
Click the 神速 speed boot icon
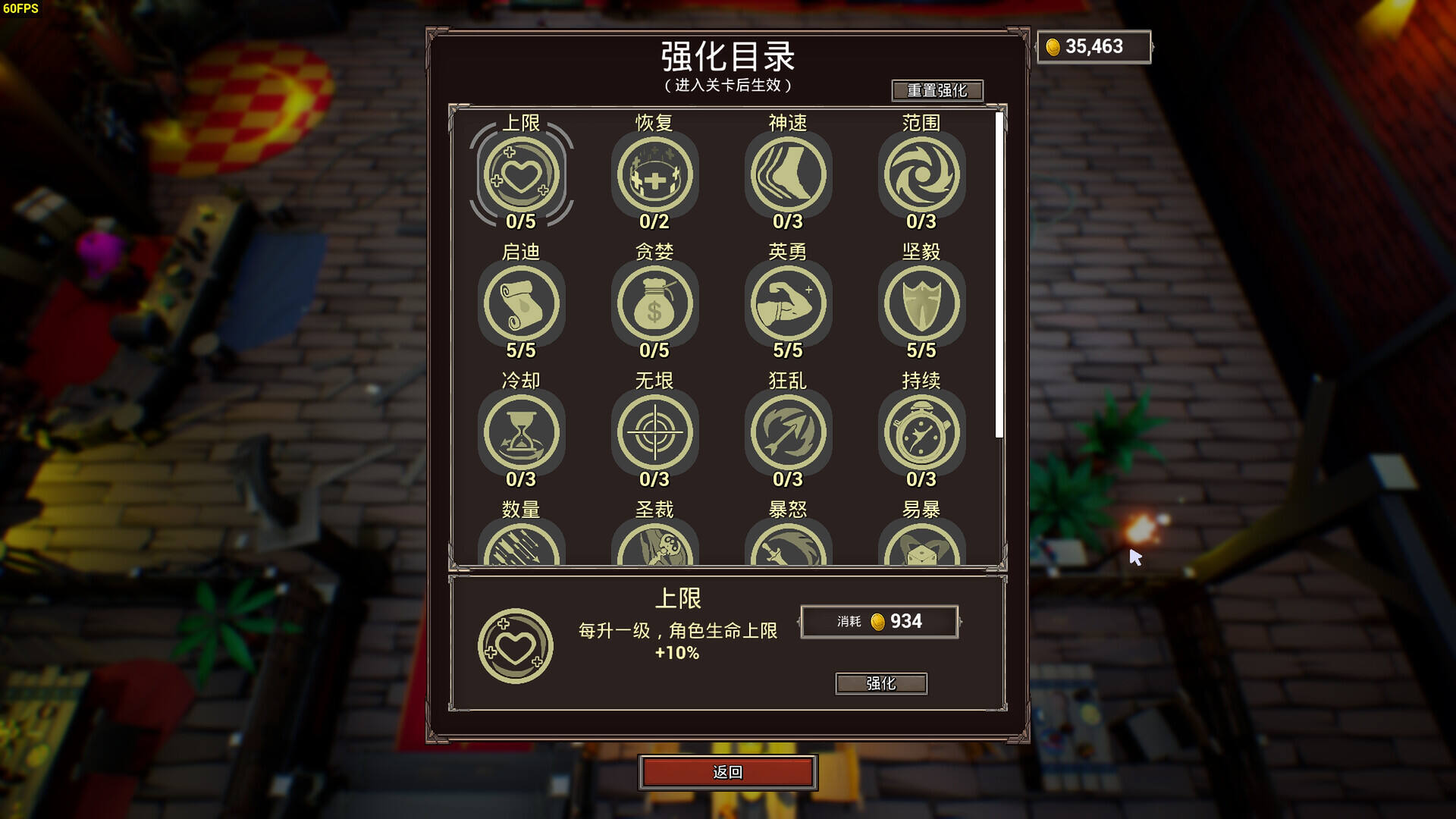tap(788, 173)
